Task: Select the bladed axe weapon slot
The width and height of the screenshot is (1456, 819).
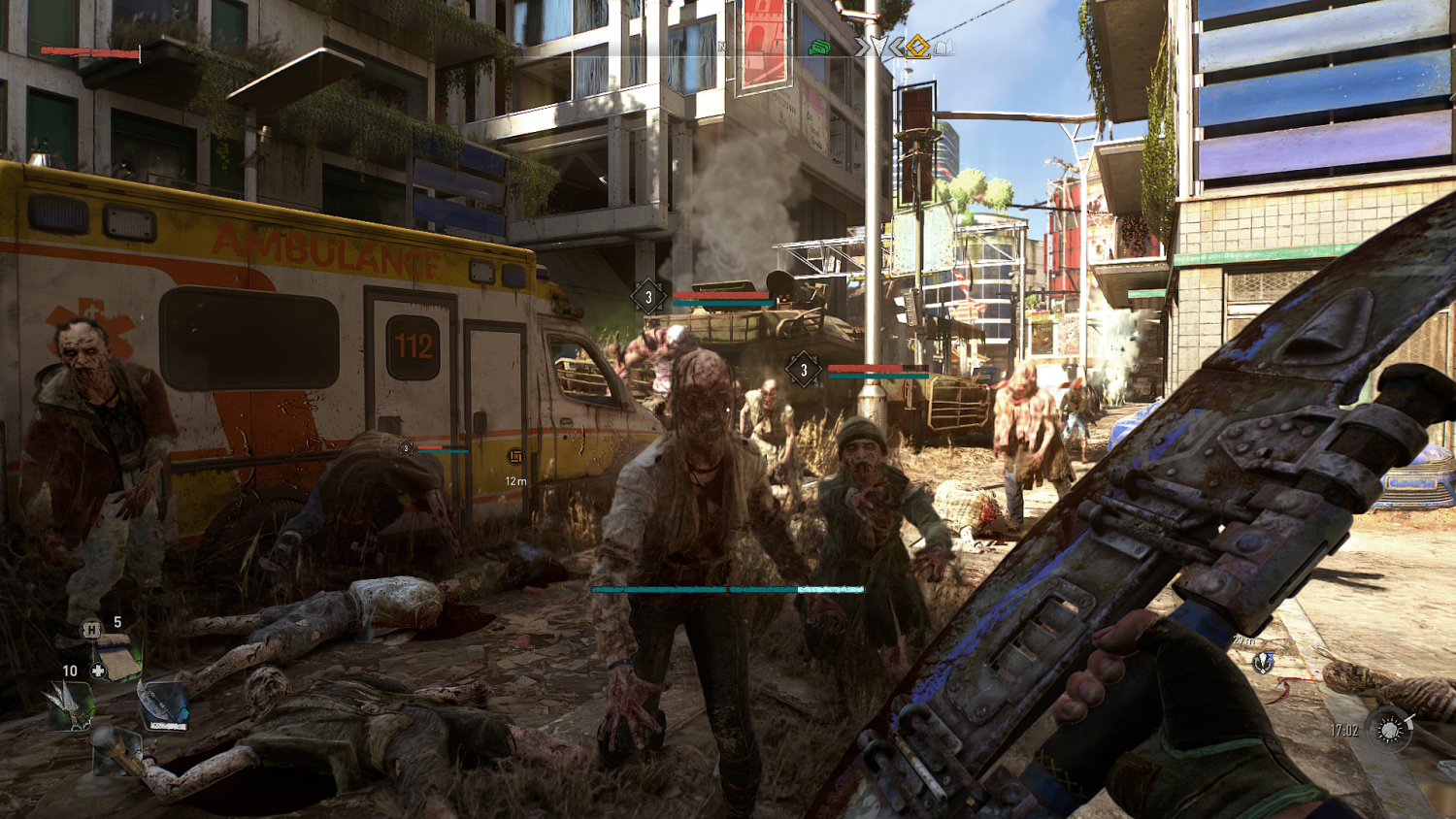Action: 163,704
